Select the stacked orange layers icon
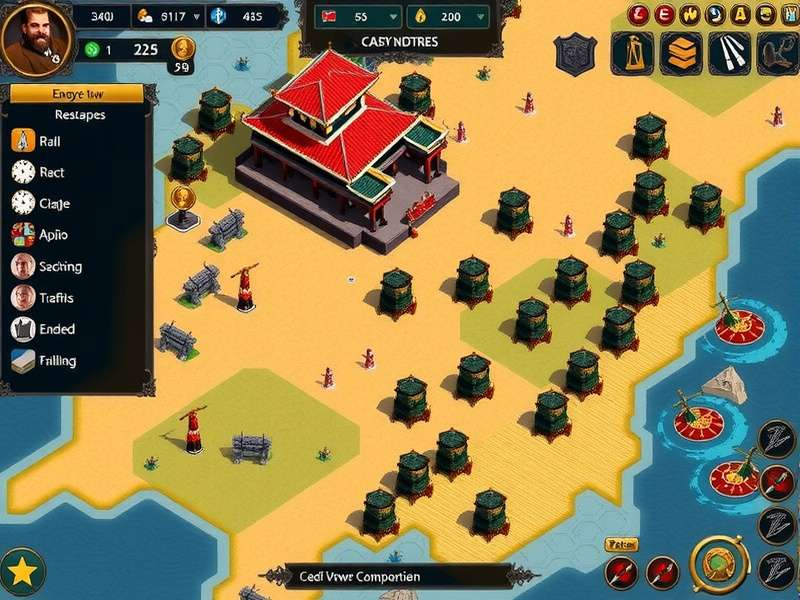 click(682, 52)
